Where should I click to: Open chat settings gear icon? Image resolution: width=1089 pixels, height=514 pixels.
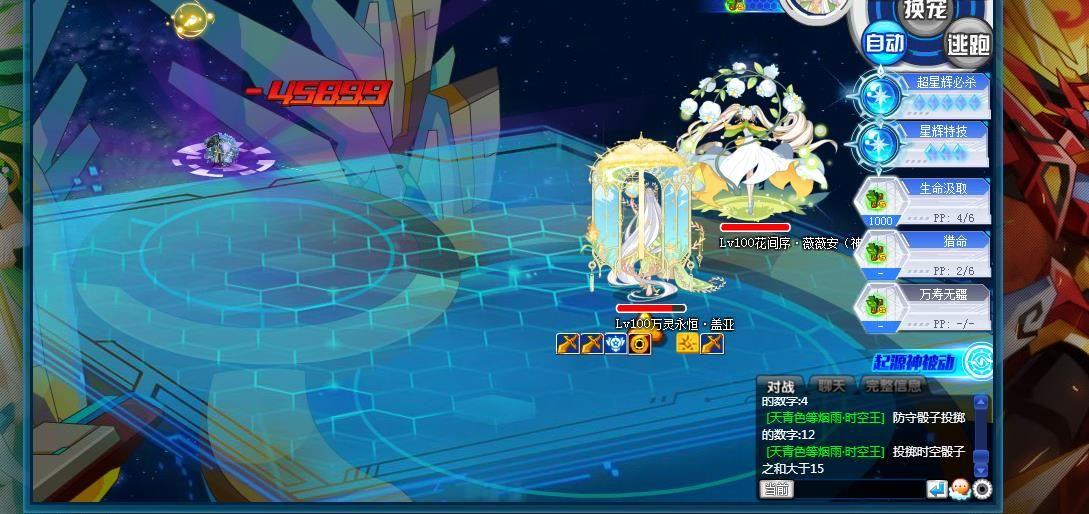(982, 489)
